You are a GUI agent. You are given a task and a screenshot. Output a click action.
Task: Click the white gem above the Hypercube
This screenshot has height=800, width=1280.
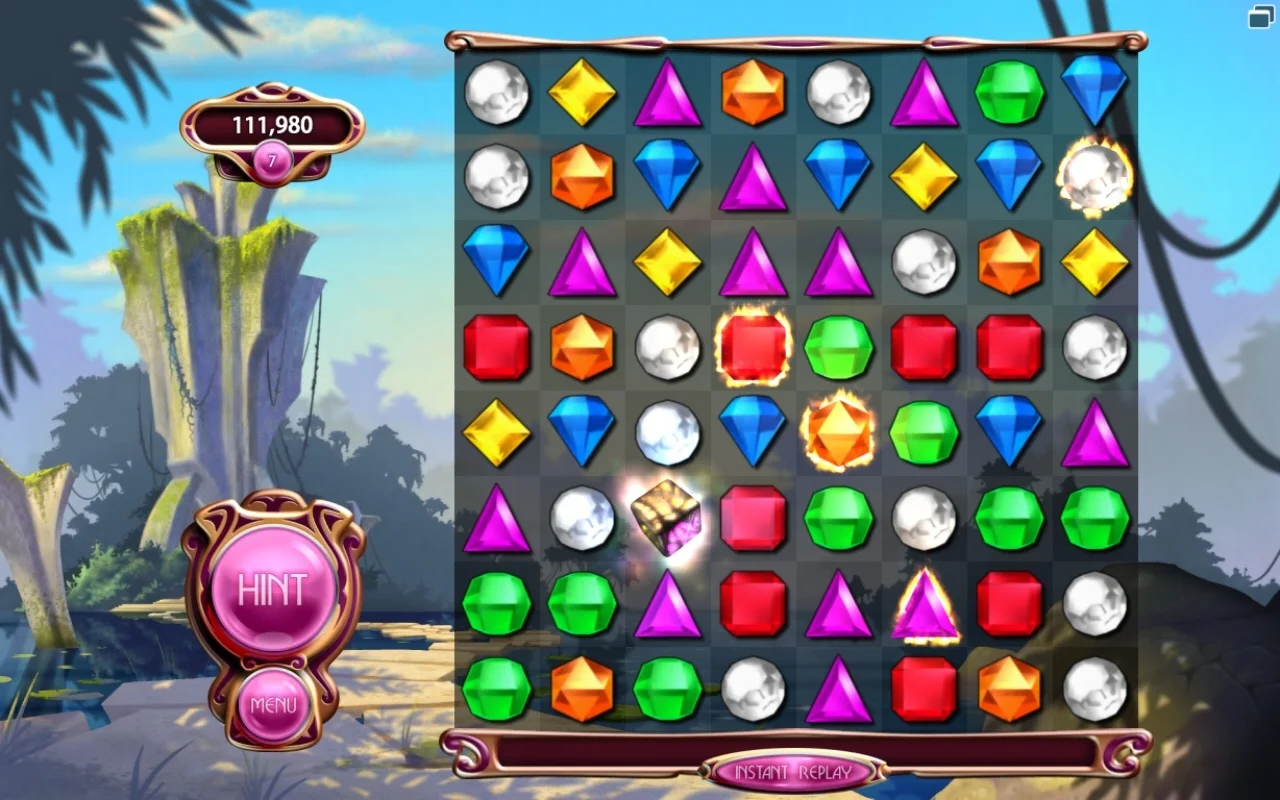[x=668, y=432]
